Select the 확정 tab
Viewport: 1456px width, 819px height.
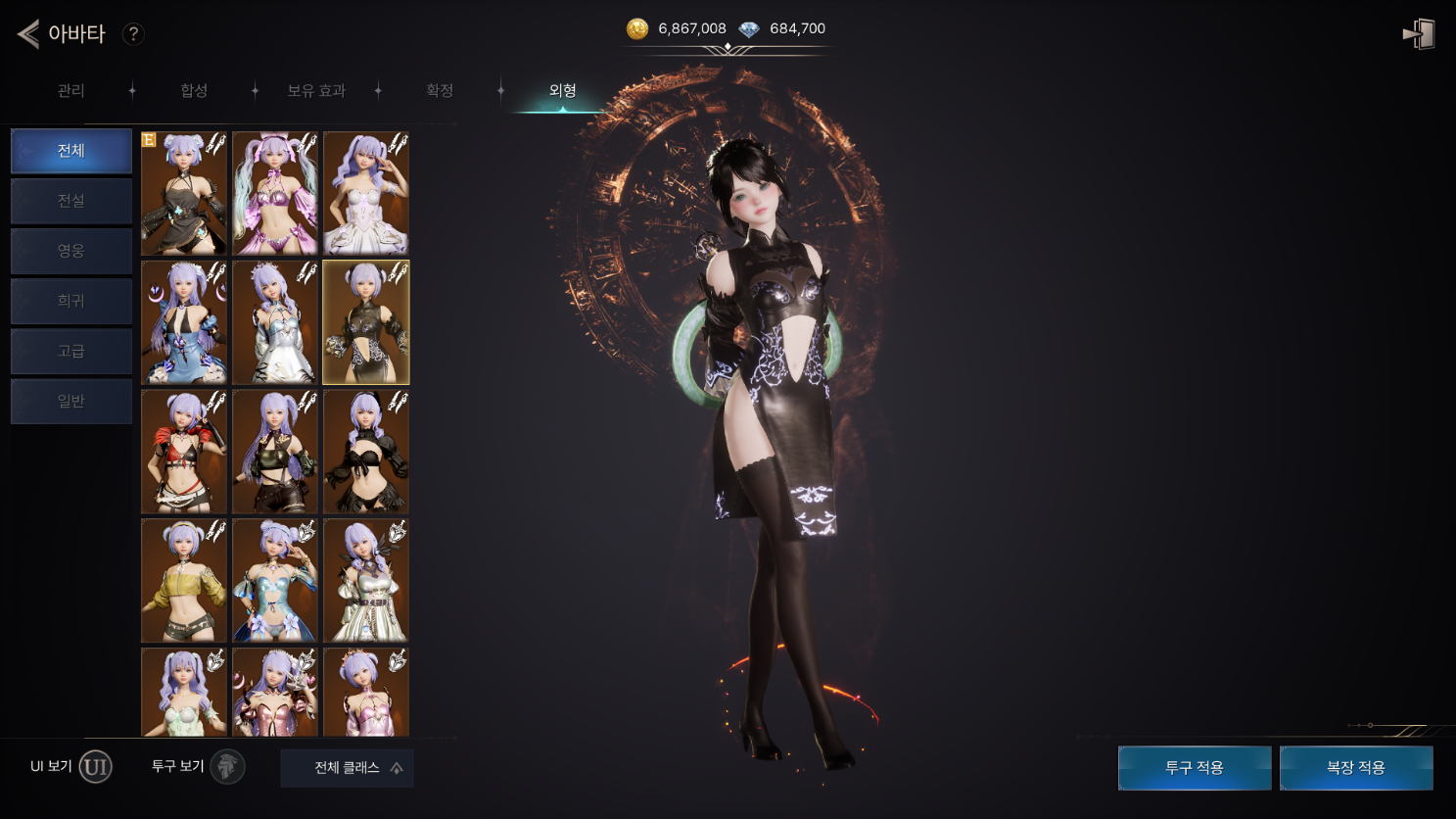click(440, 91)
